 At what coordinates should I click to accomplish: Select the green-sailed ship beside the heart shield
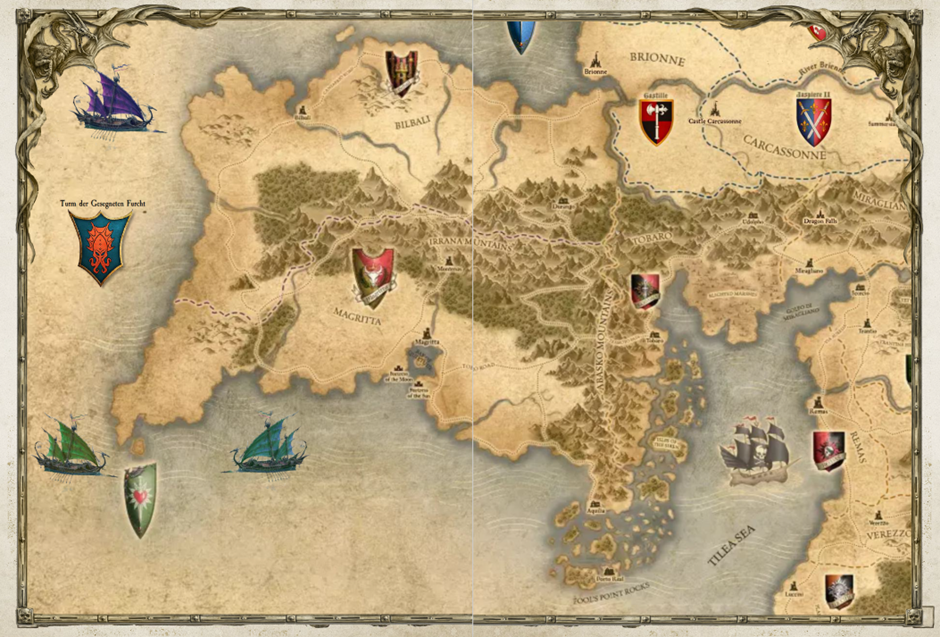pyautogui.click(x=71, y=448)
